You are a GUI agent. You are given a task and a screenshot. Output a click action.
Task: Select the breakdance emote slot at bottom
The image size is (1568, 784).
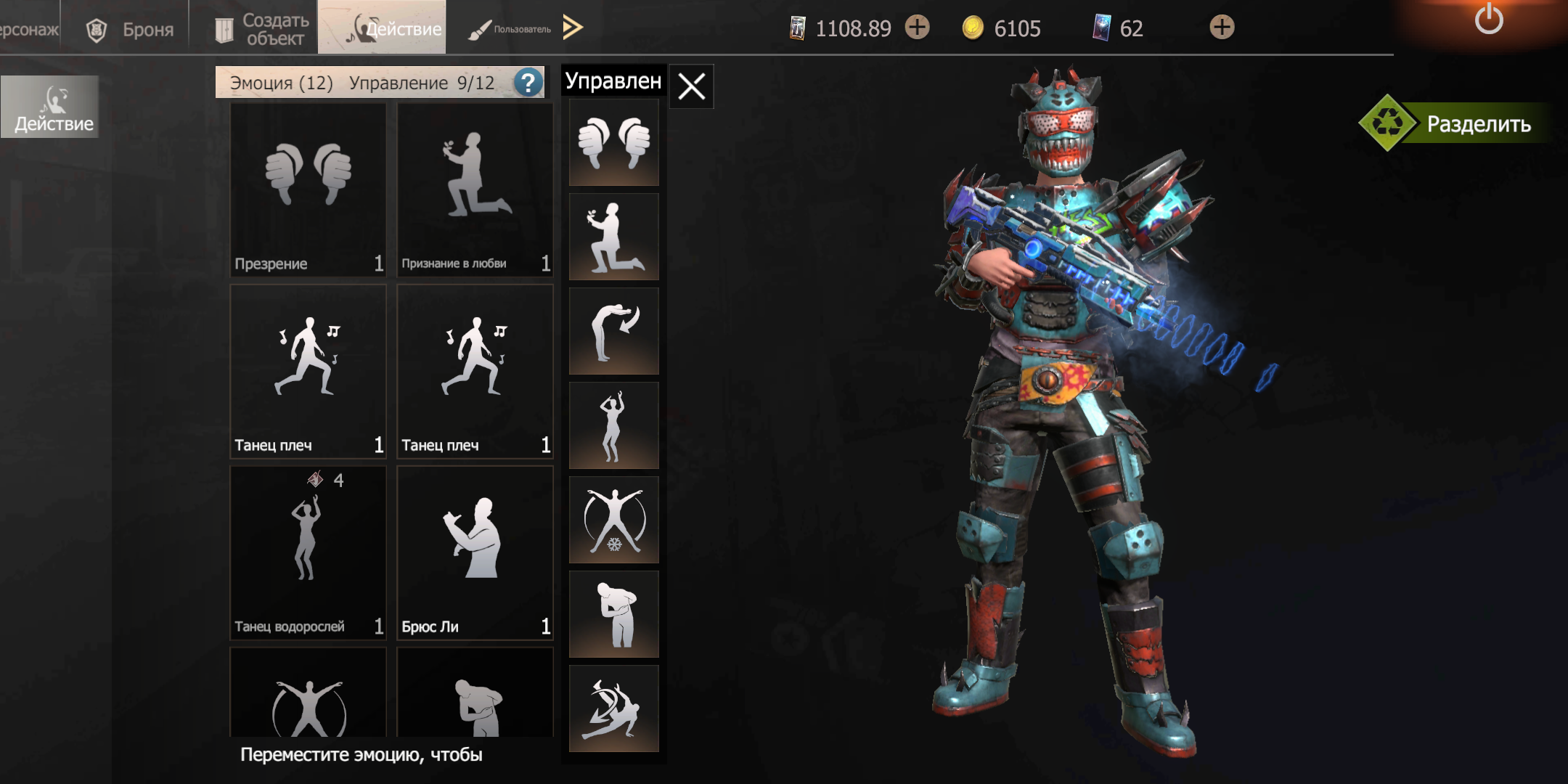[614, 709]
